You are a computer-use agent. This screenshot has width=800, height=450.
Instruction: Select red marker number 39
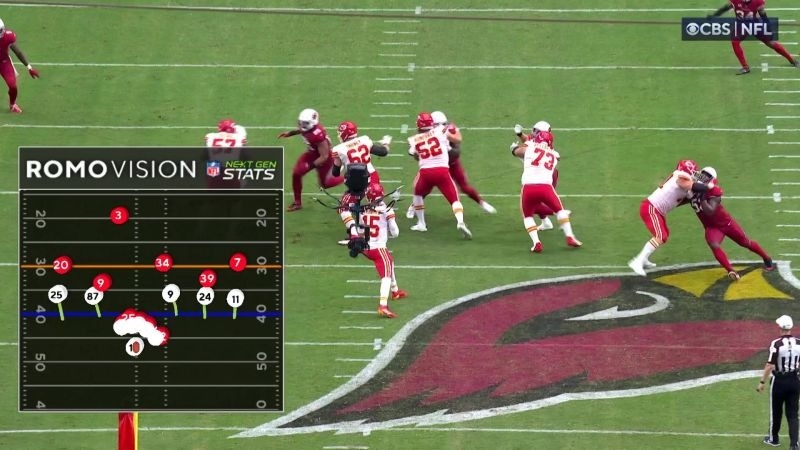(207, 278)
